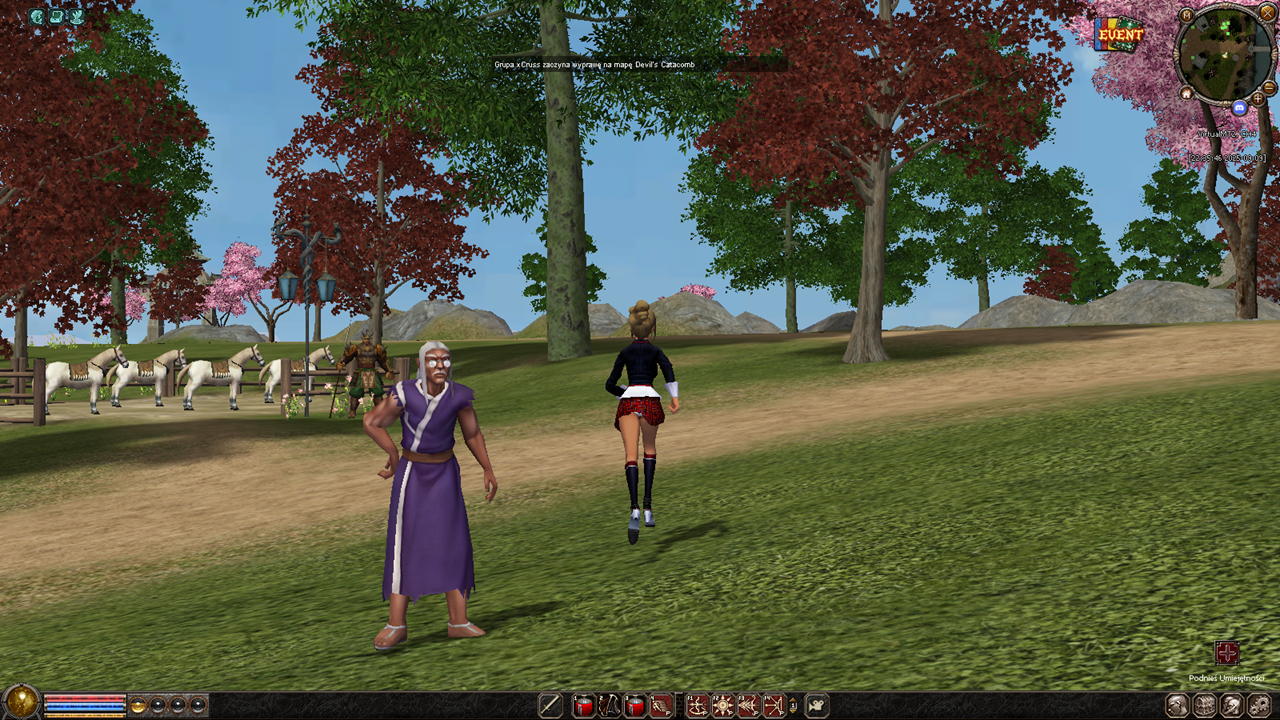Screen dimensions: 1280x720
Task: Click the golden character portrait orb
Action: click(20, 703)
